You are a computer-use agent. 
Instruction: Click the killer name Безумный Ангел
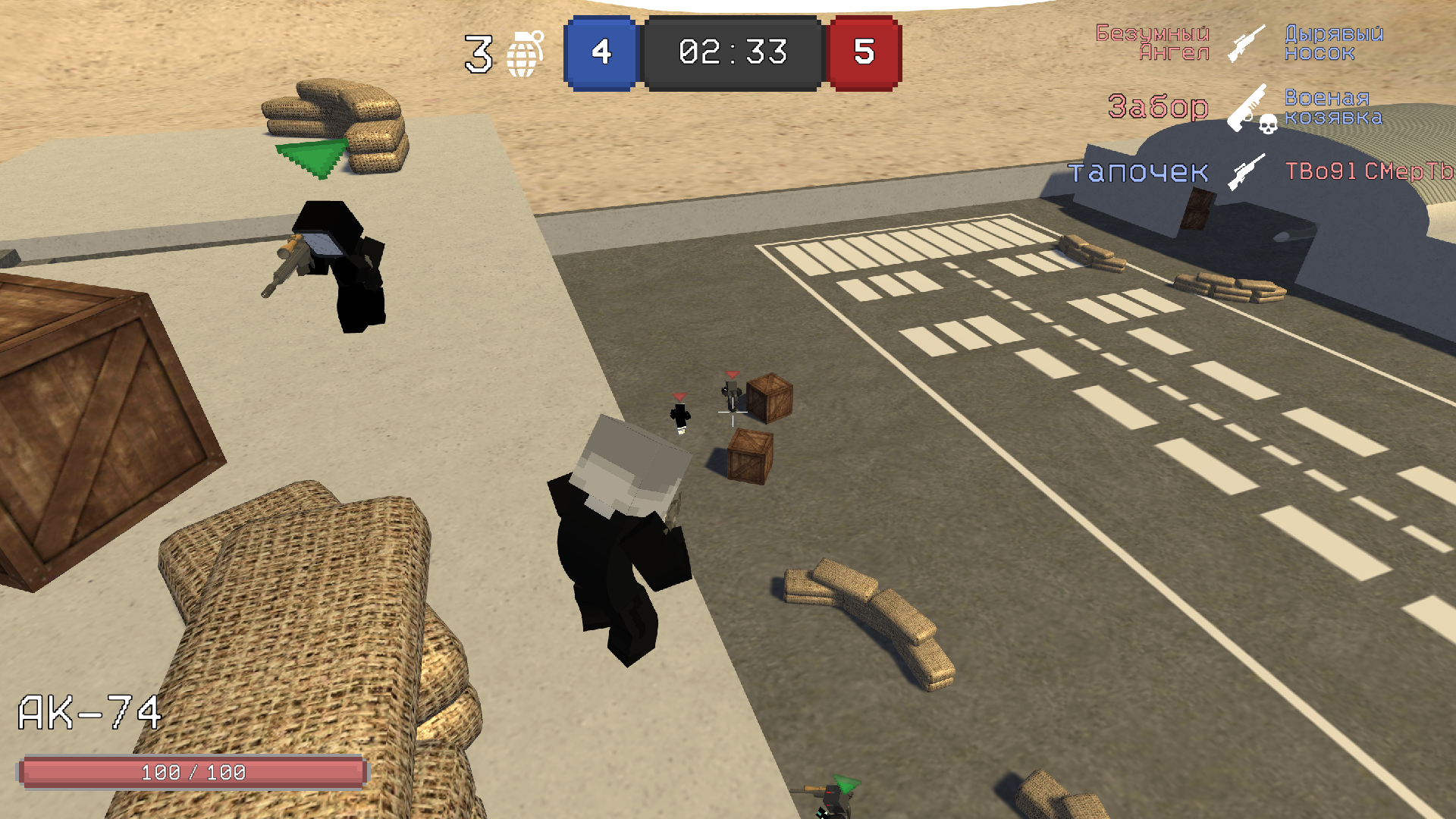pyautogui.click(x=1153, y=43)
